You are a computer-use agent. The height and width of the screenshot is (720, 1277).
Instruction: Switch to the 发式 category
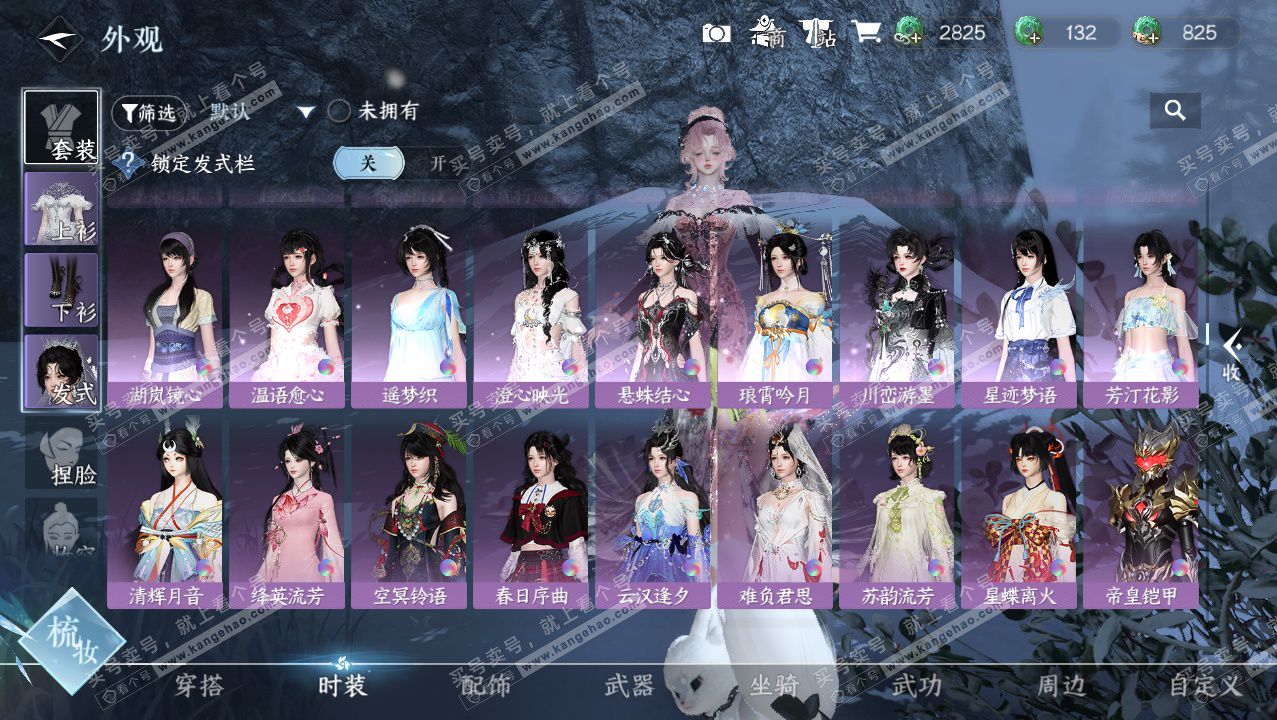coord(62,371)
